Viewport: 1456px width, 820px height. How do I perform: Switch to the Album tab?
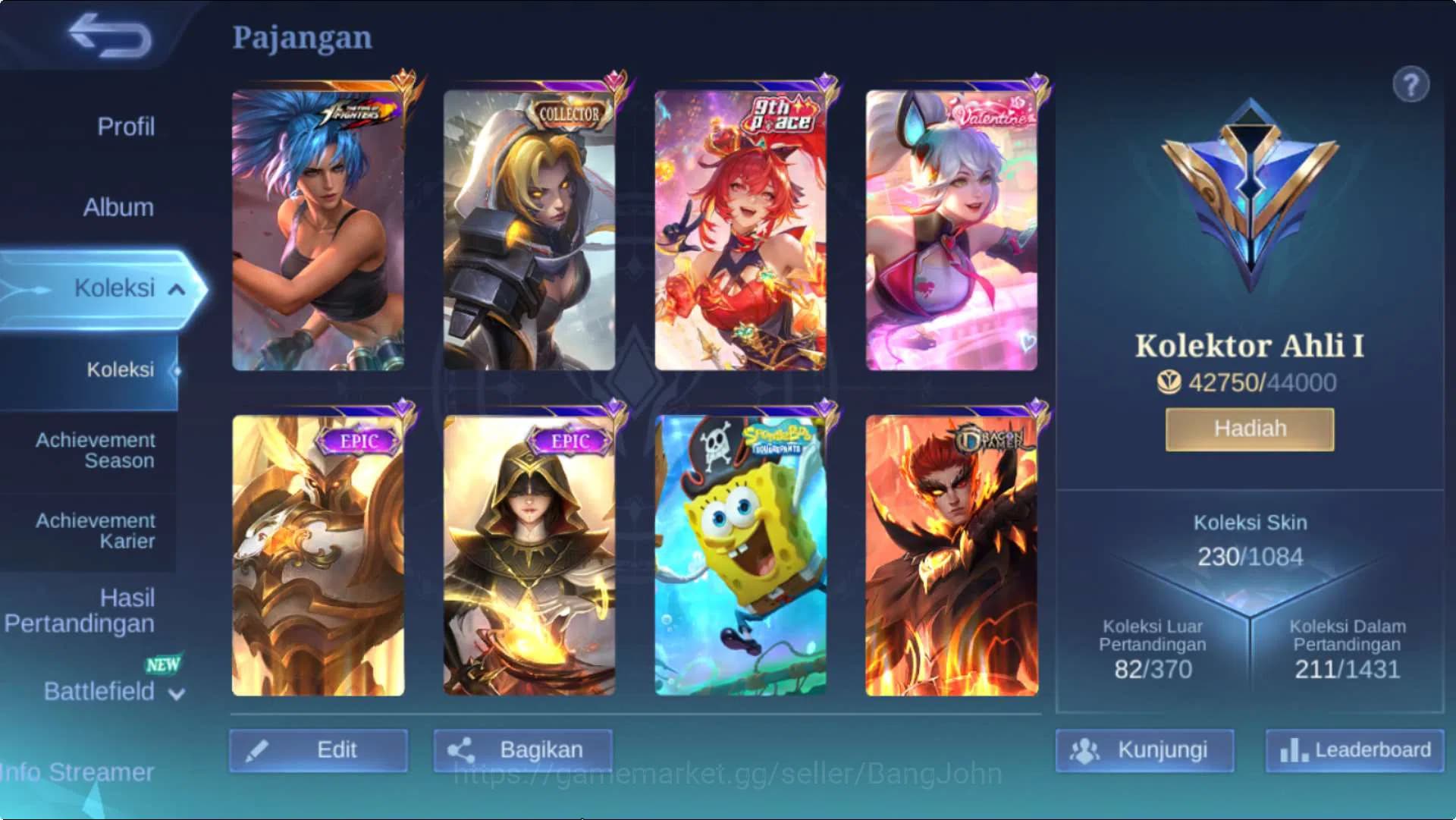118,206
